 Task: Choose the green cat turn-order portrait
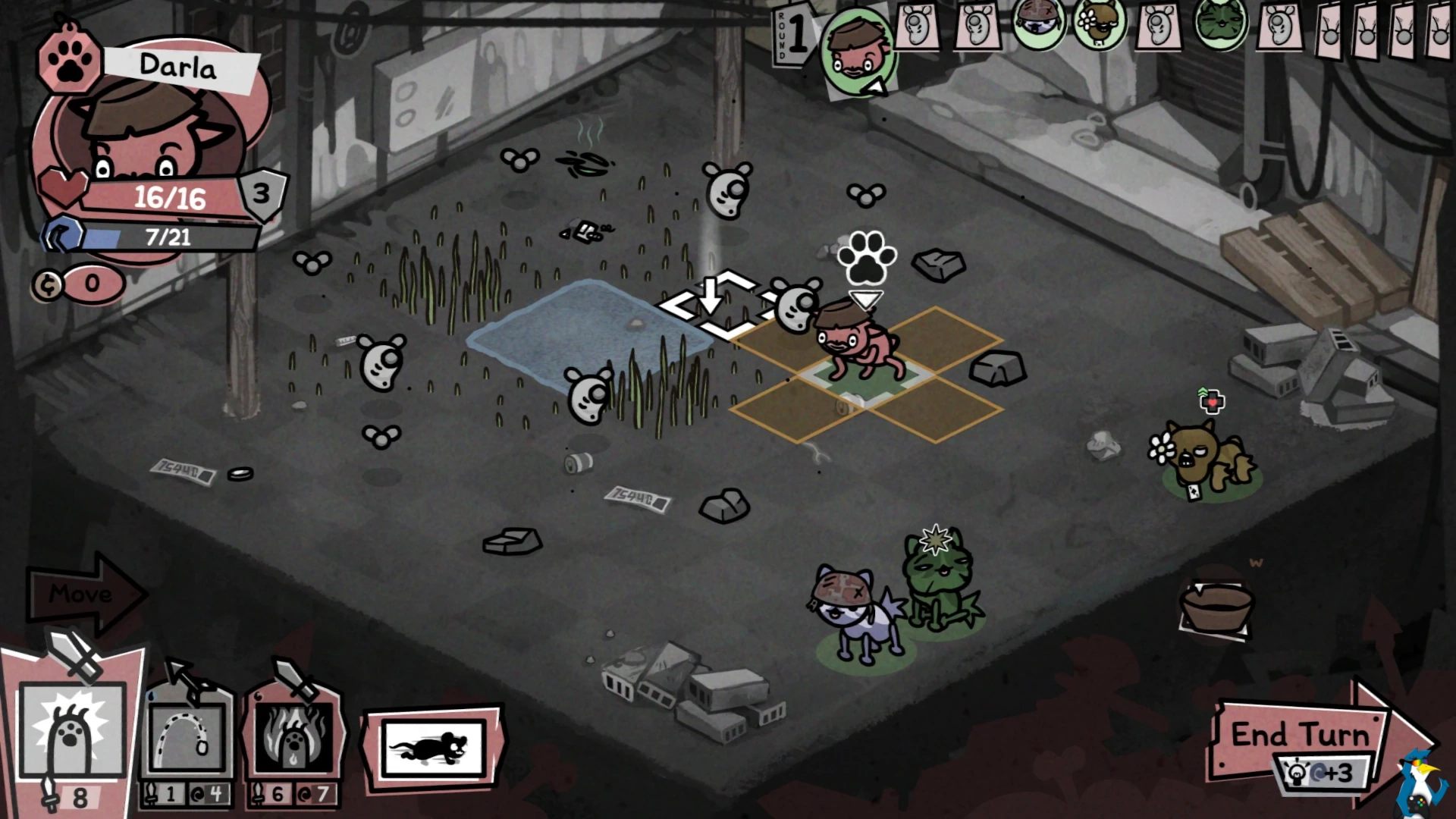tap(1220, 23)
